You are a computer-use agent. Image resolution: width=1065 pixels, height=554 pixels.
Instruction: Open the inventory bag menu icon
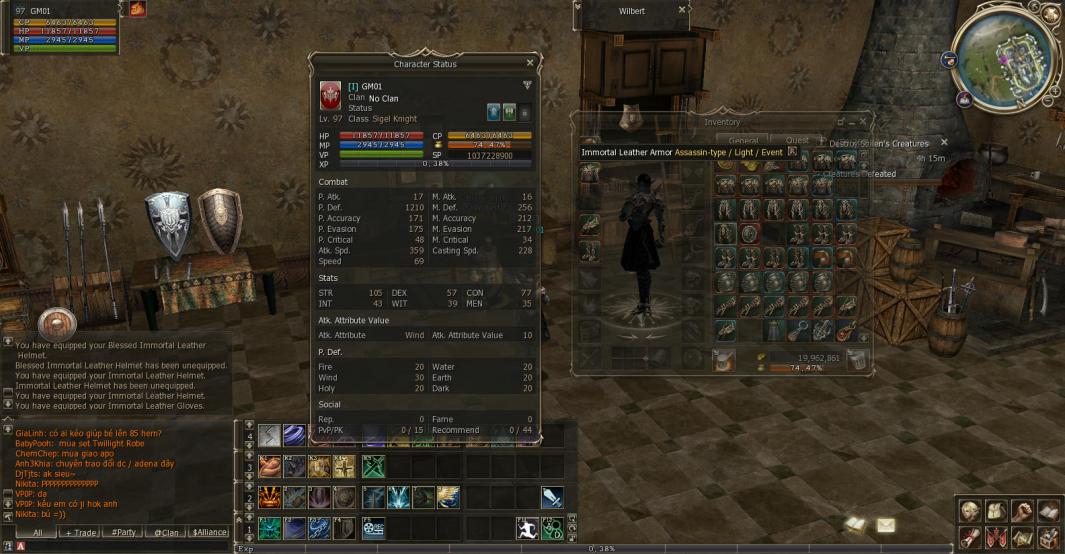tap(996, 510)
